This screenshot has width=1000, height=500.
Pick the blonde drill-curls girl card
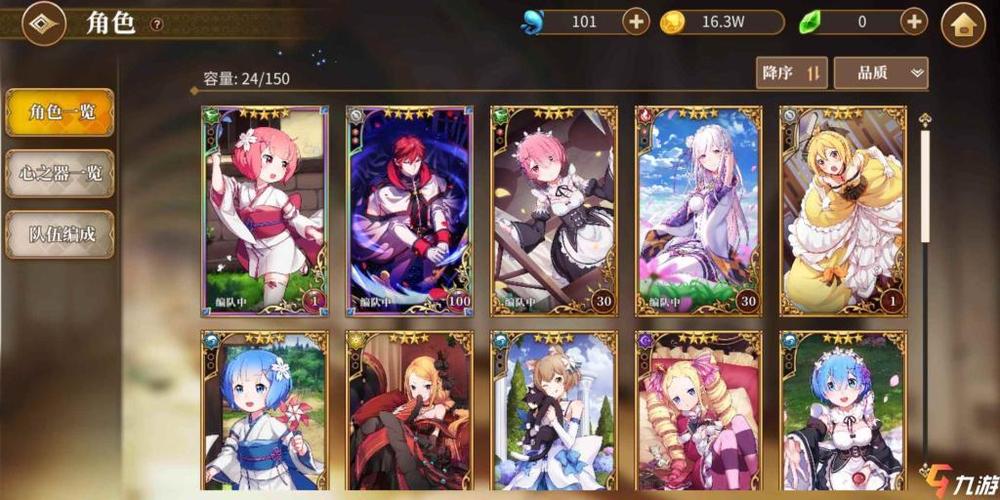698,410
